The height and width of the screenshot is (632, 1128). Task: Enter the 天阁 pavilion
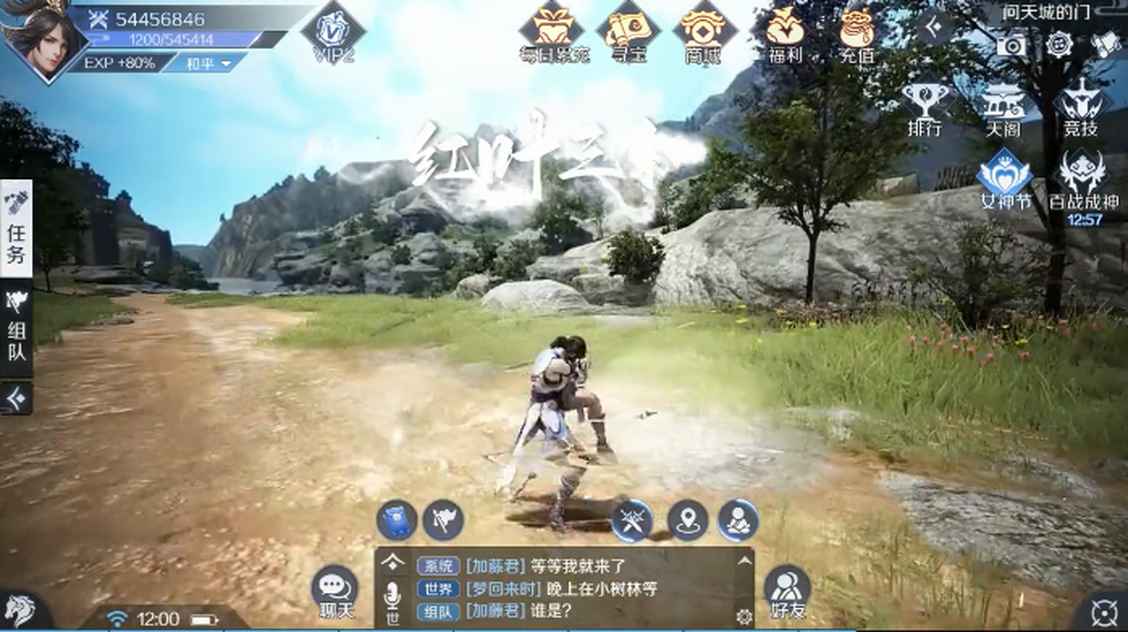click(1003, 108)
